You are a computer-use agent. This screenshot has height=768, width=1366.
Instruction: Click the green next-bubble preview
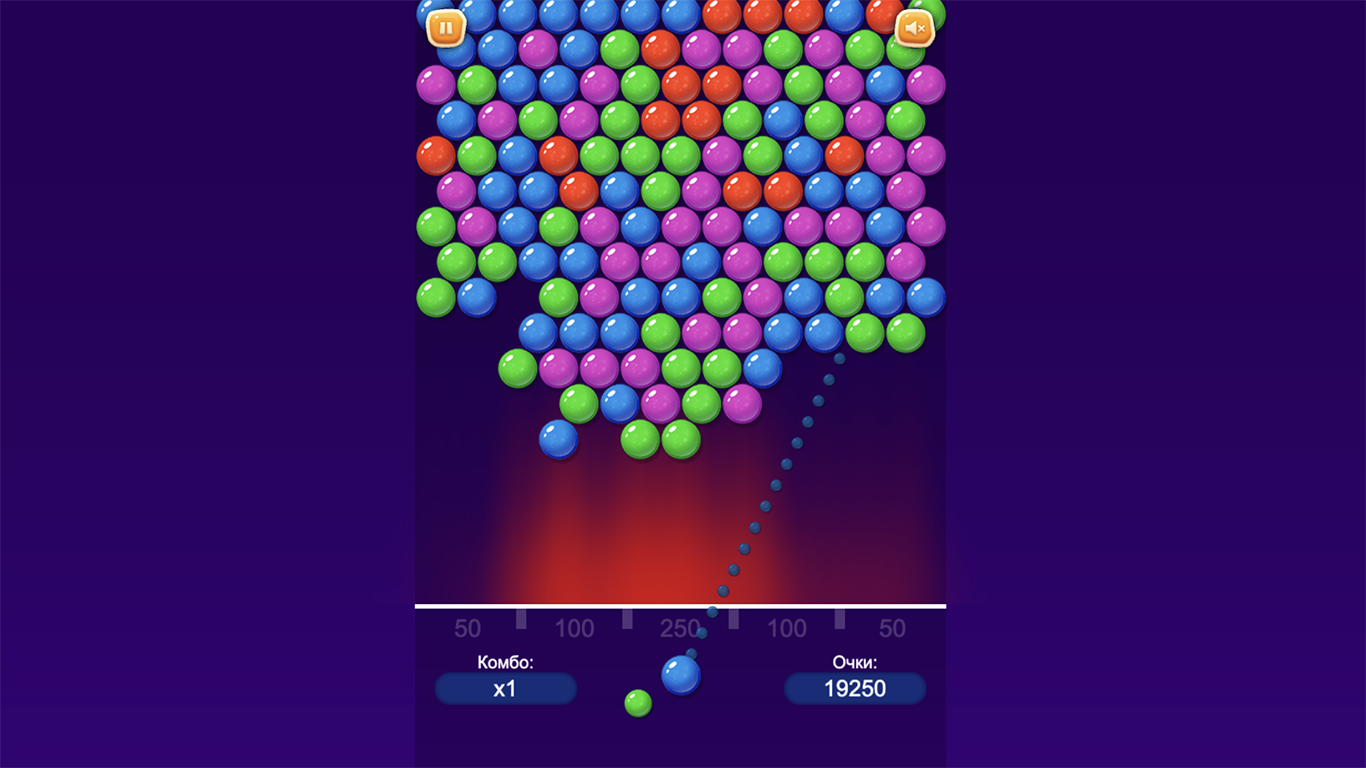pyautogui.click(x=640, y=705)
